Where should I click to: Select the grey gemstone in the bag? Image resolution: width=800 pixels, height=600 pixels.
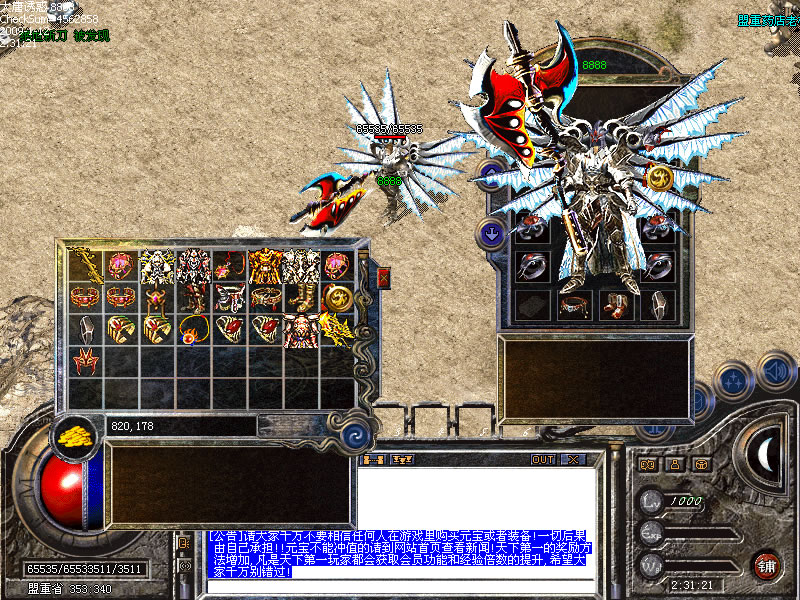(x=85, y=329)
